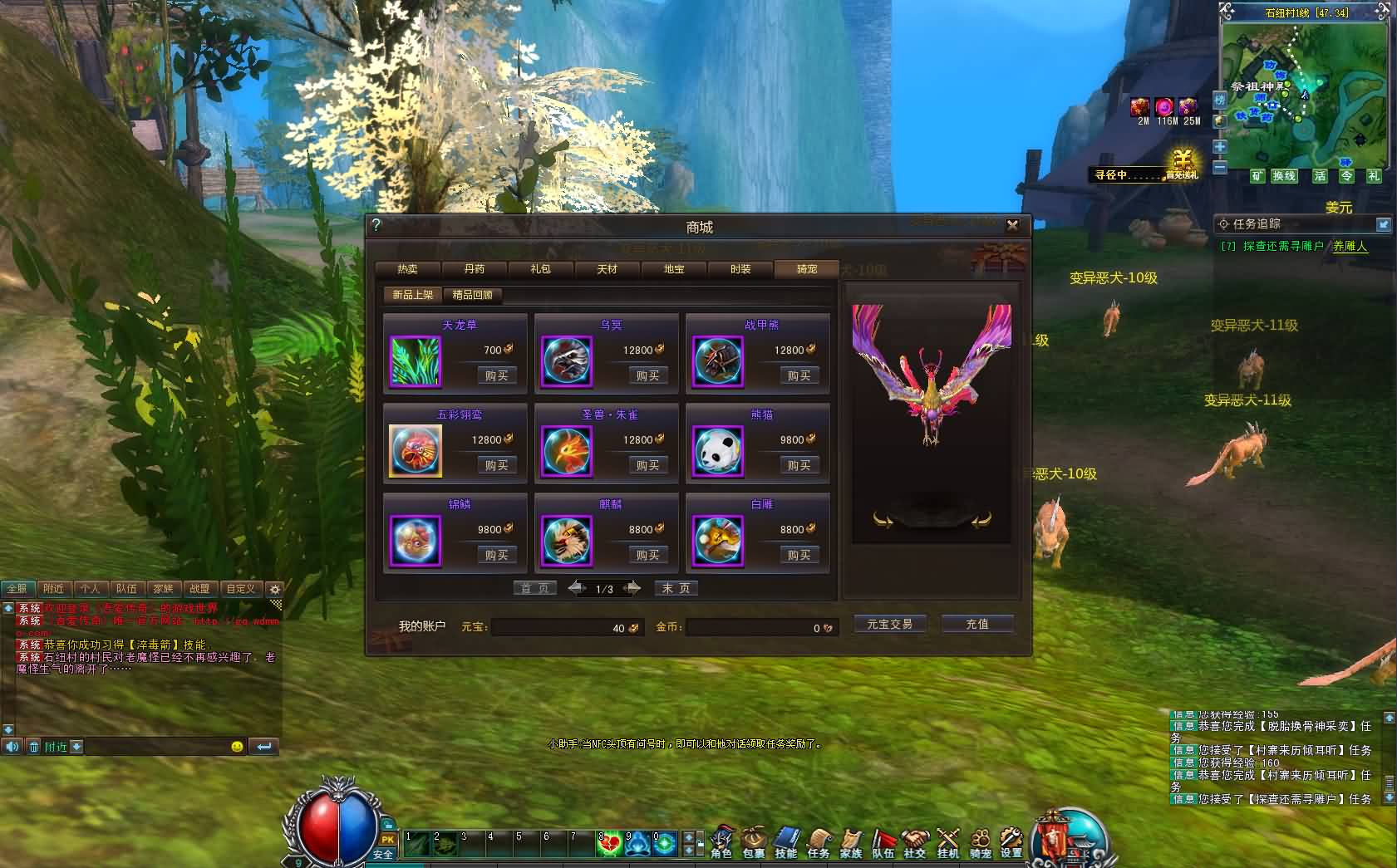
Task: Click the minimap 换线 button
Action: (x=1284, y=176)
